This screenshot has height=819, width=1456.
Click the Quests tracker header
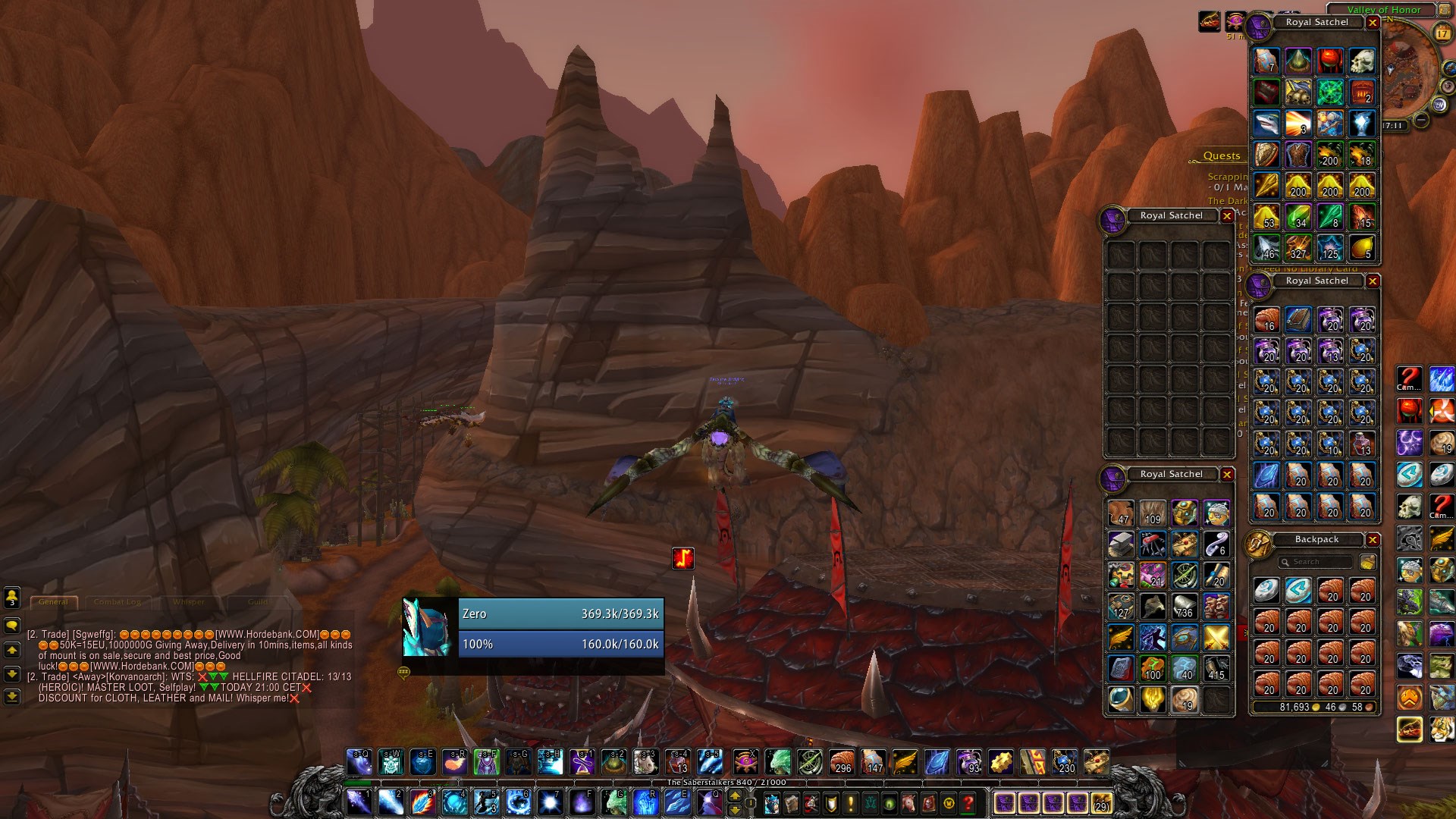[1221, 156]
